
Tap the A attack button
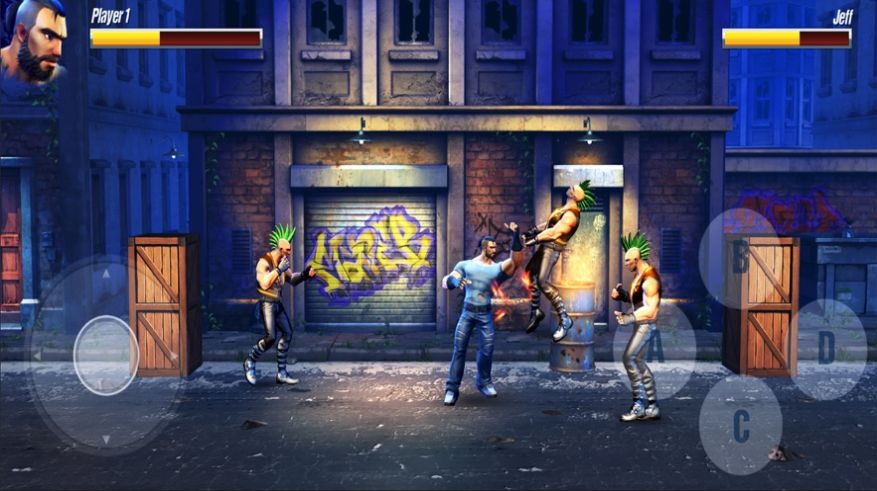(x=655, y=349)
